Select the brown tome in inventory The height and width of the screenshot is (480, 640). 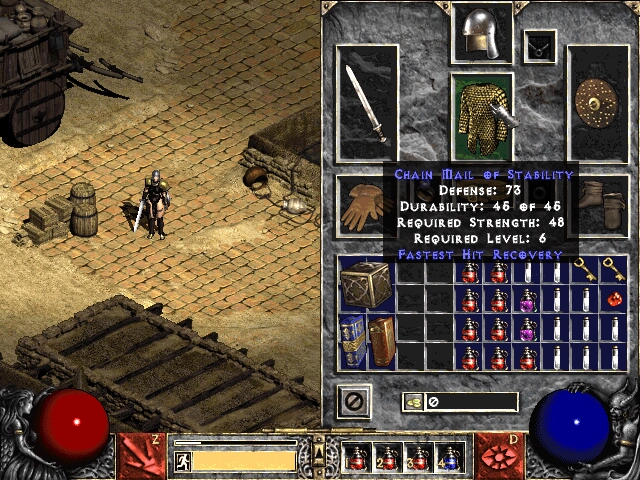pyautogui.click(x=381, y=340)
